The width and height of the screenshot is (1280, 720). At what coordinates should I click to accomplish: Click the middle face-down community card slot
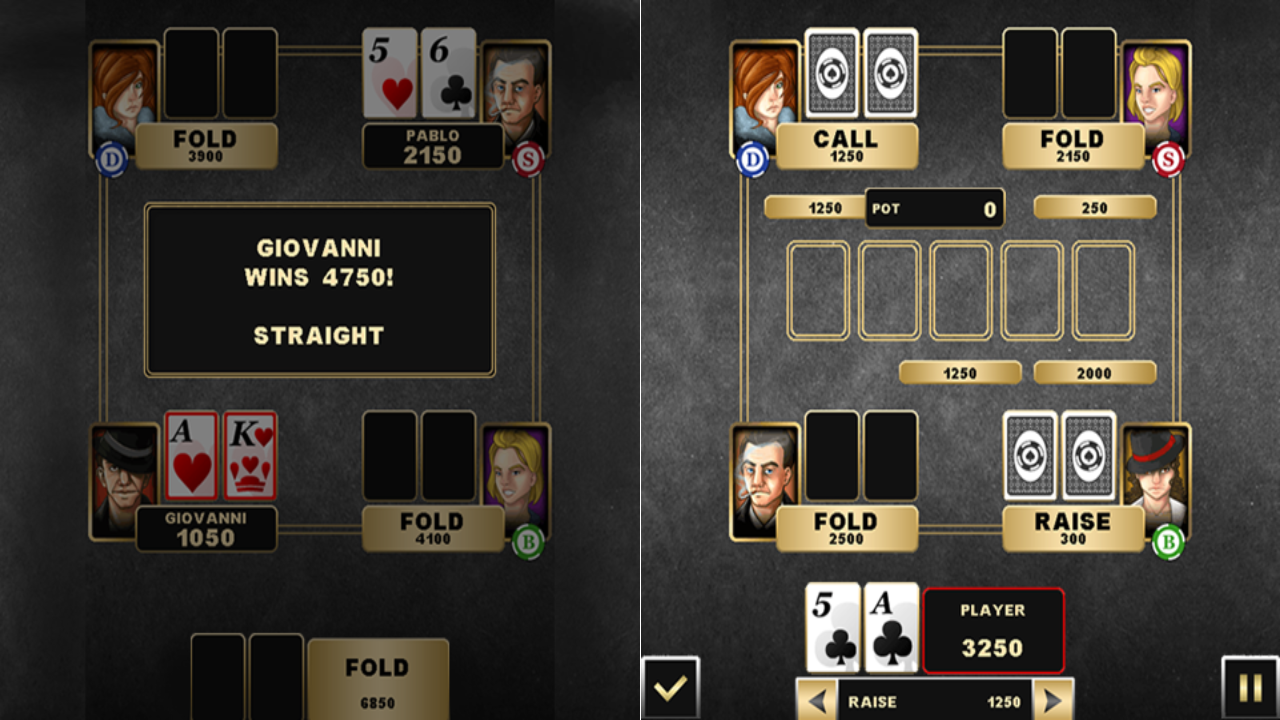[x=962, y=290]
